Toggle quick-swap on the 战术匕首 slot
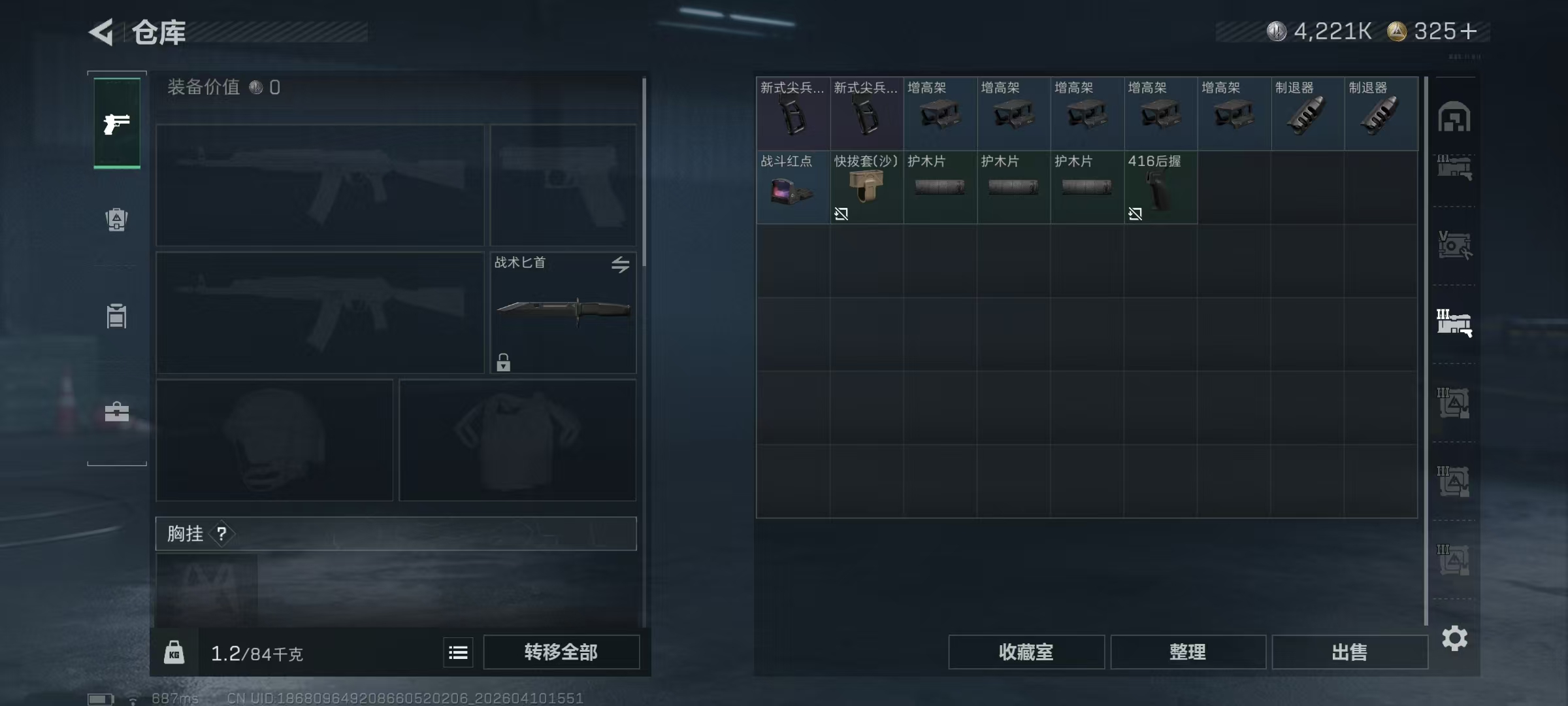Viewport: 1568px width, 706px height. pyautogui.click(x=619, y=264)
